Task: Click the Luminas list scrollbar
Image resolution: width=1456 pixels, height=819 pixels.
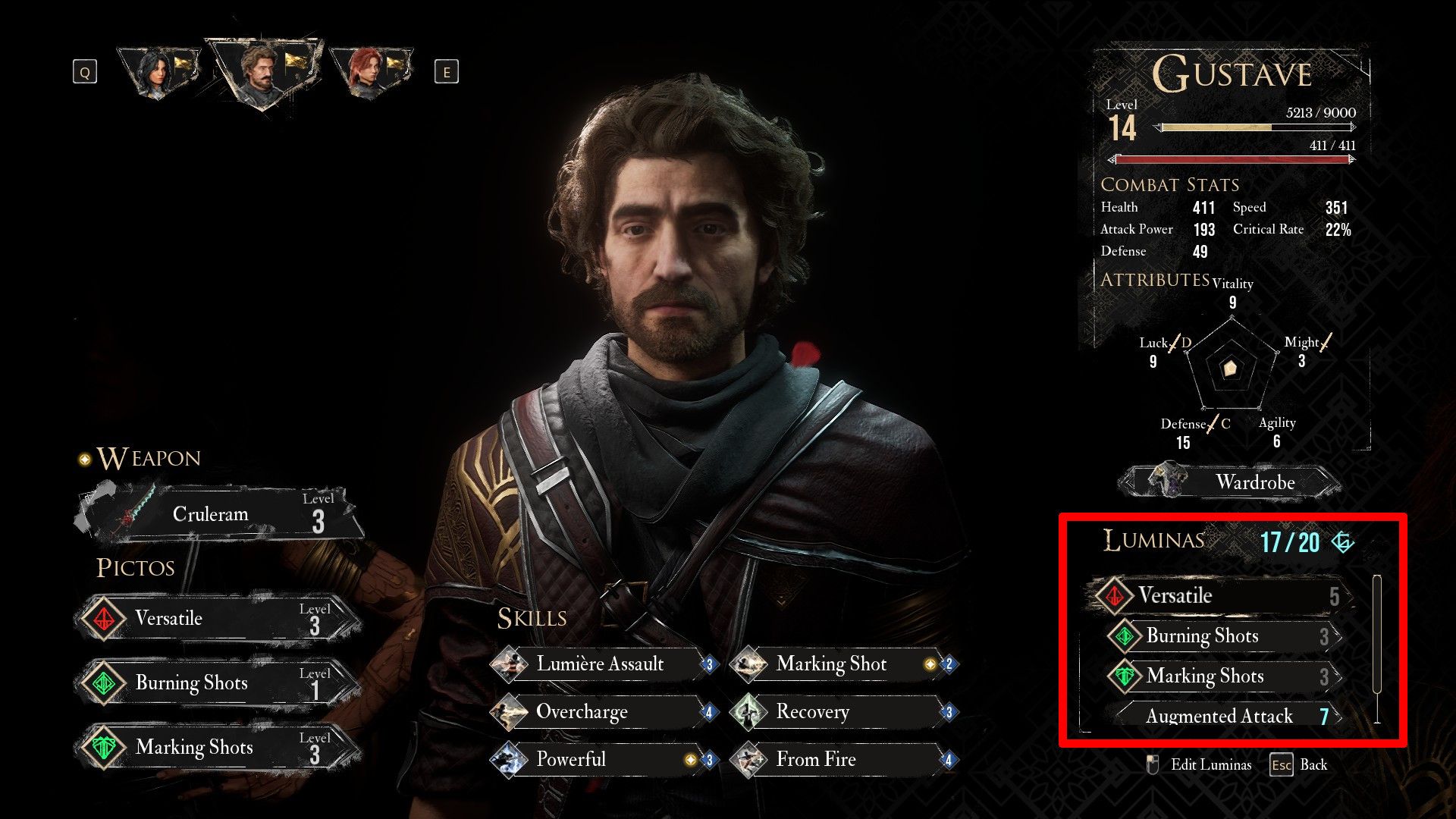Action: coord(1377,634)
